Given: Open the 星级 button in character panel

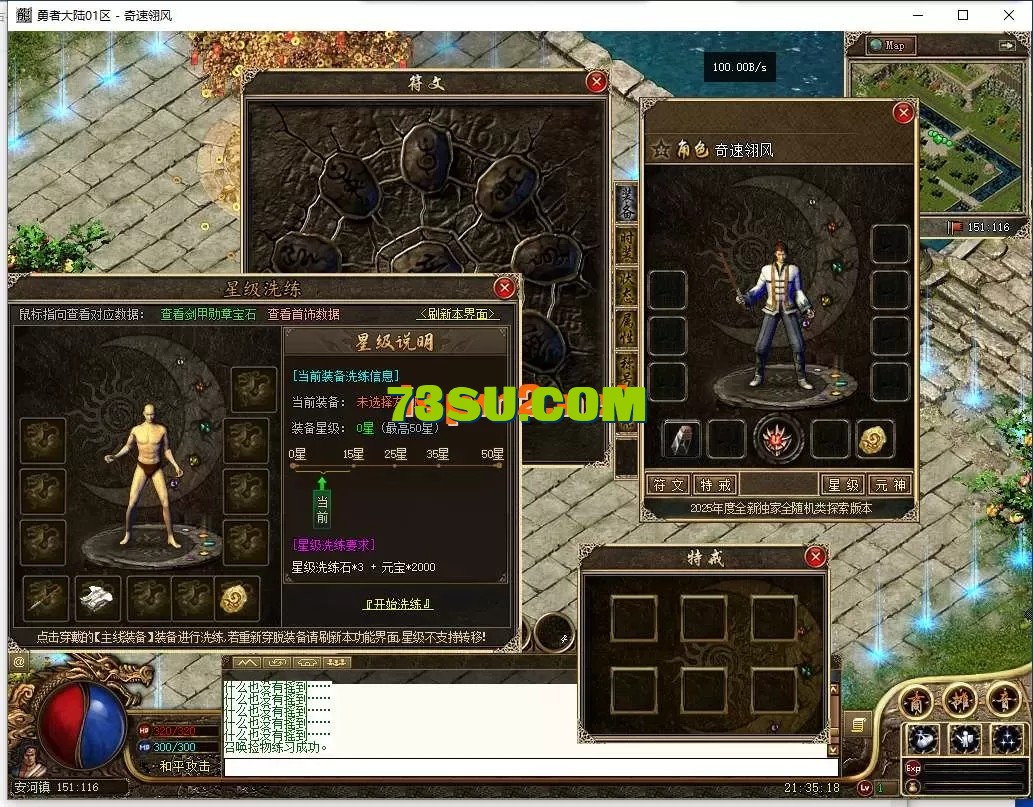Looking at the screenshot, I should tap(842, 485).
